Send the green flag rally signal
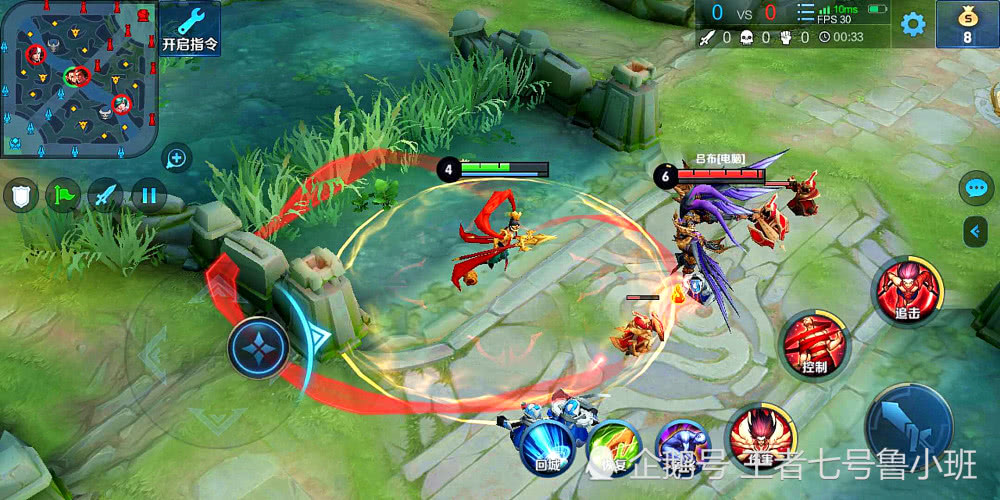This screenshot has width=1000, height=500. 63,194
